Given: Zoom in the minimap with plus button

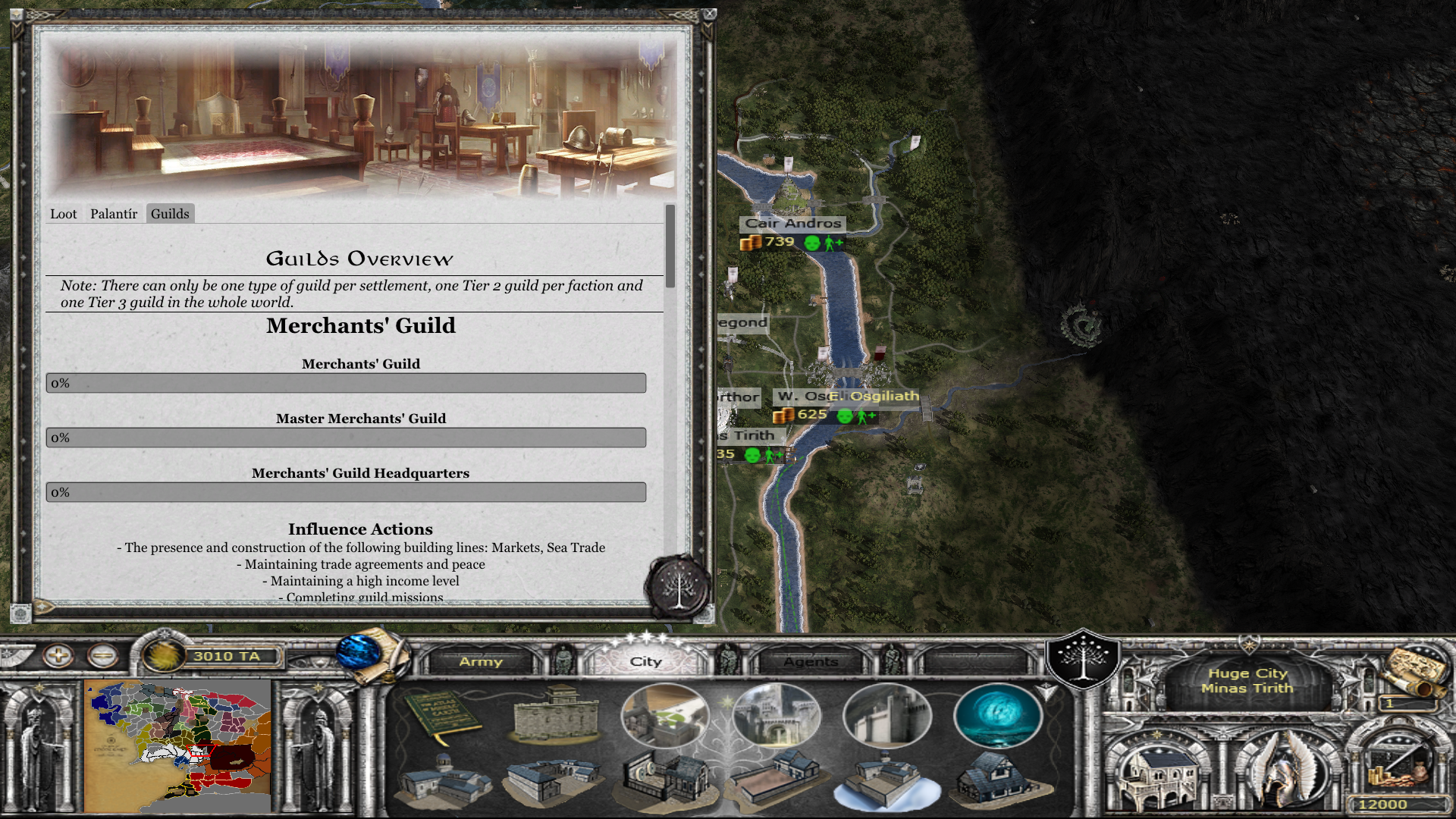Looking at the screenshot, I should click(58, 655).
